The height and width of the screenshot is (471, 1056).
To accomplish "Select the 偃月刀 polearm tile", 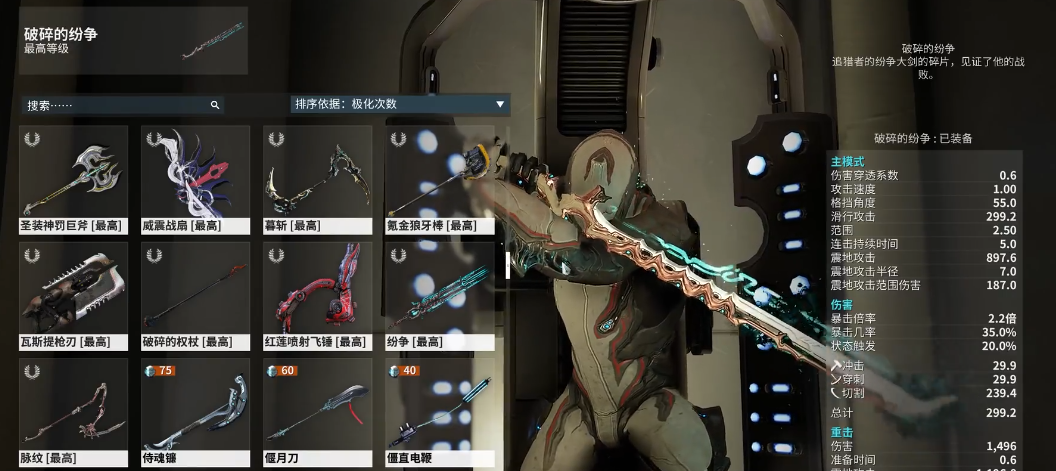I will coord(317,412).
